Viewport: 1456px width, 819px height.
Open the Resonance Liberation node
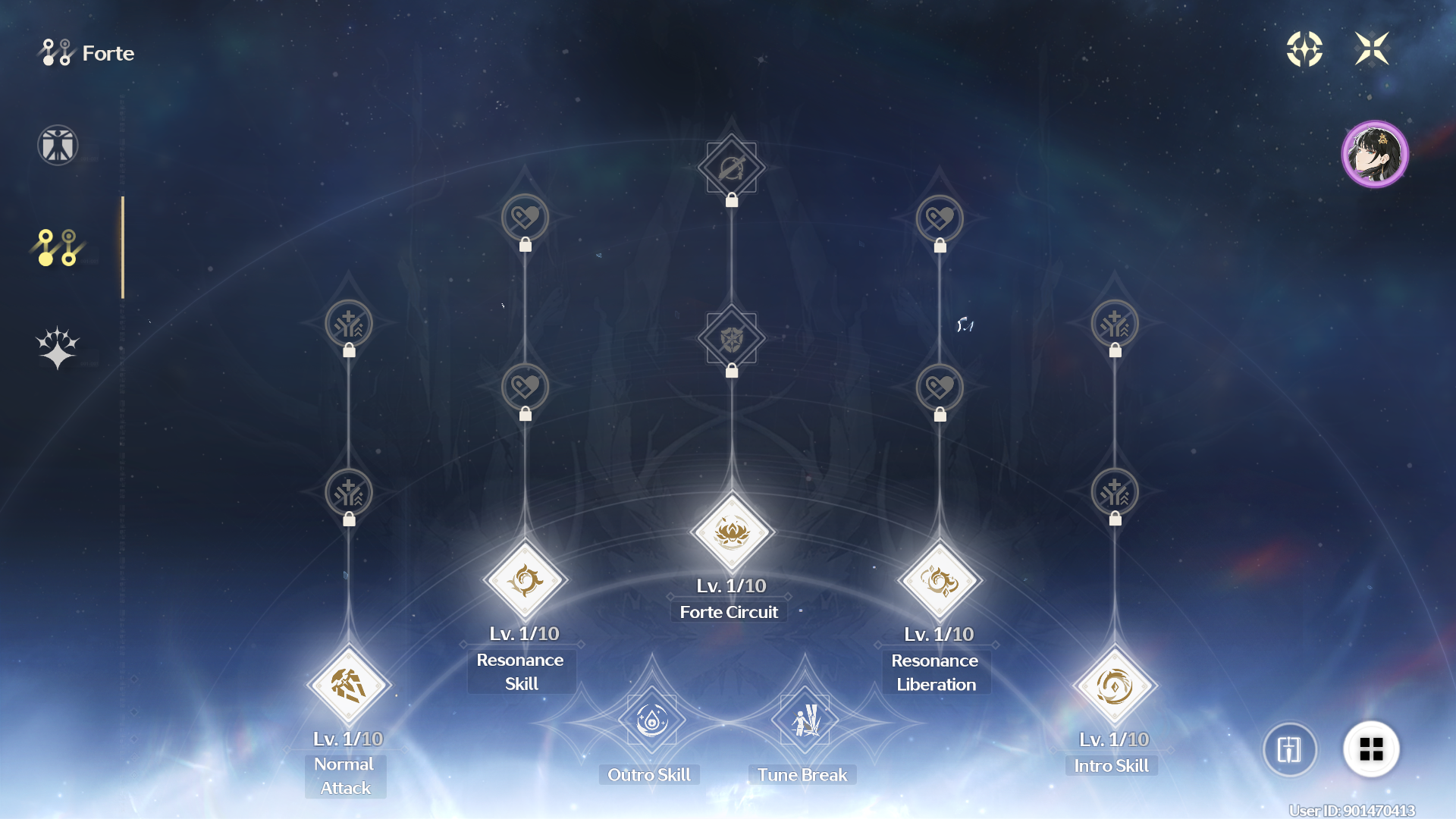tap(940, 582)
